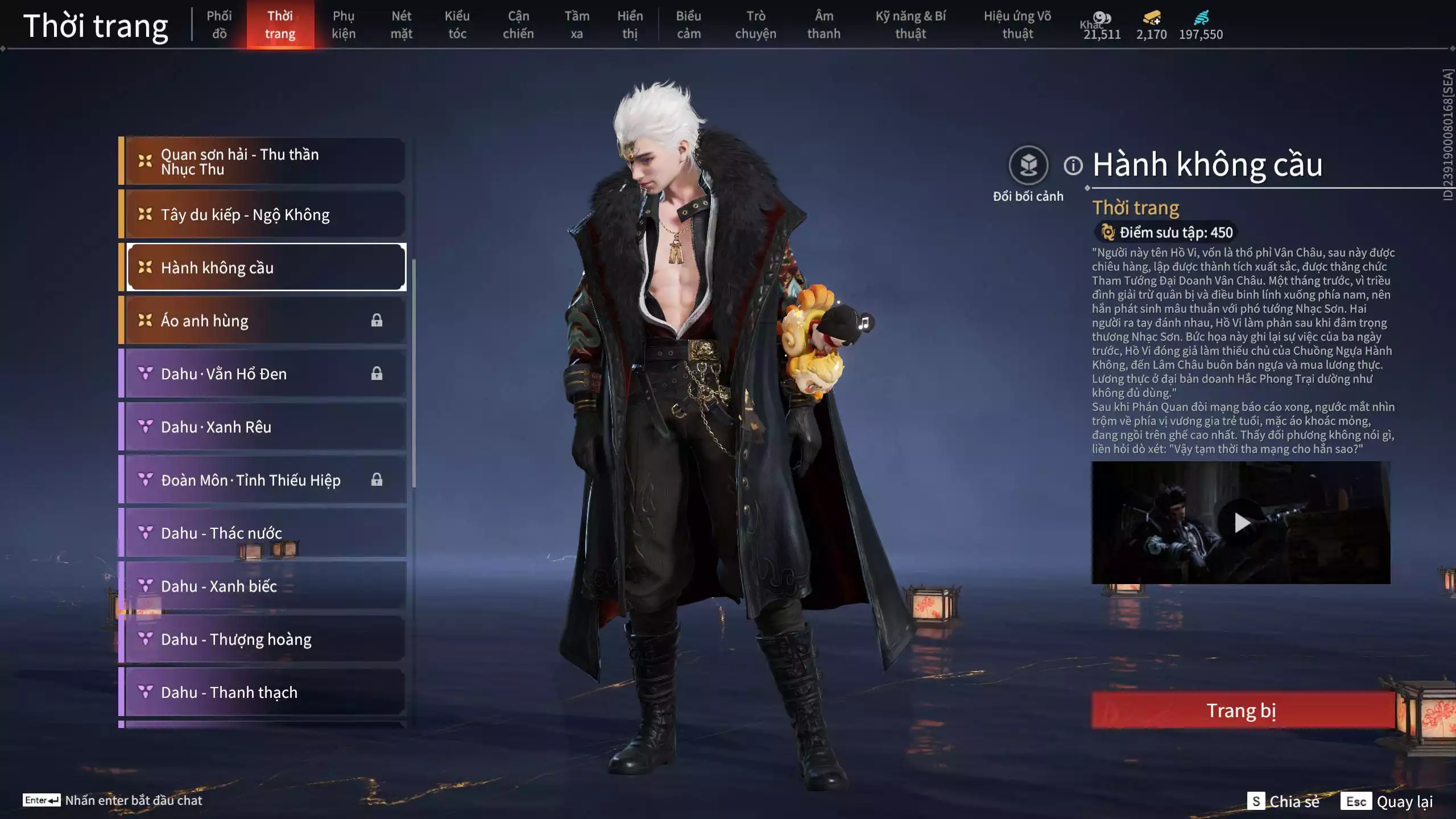Viewport: 1456px width, 819px height.
Task: Choose the Dahu - Thác nước outfit
Action: tap(265, 533)
